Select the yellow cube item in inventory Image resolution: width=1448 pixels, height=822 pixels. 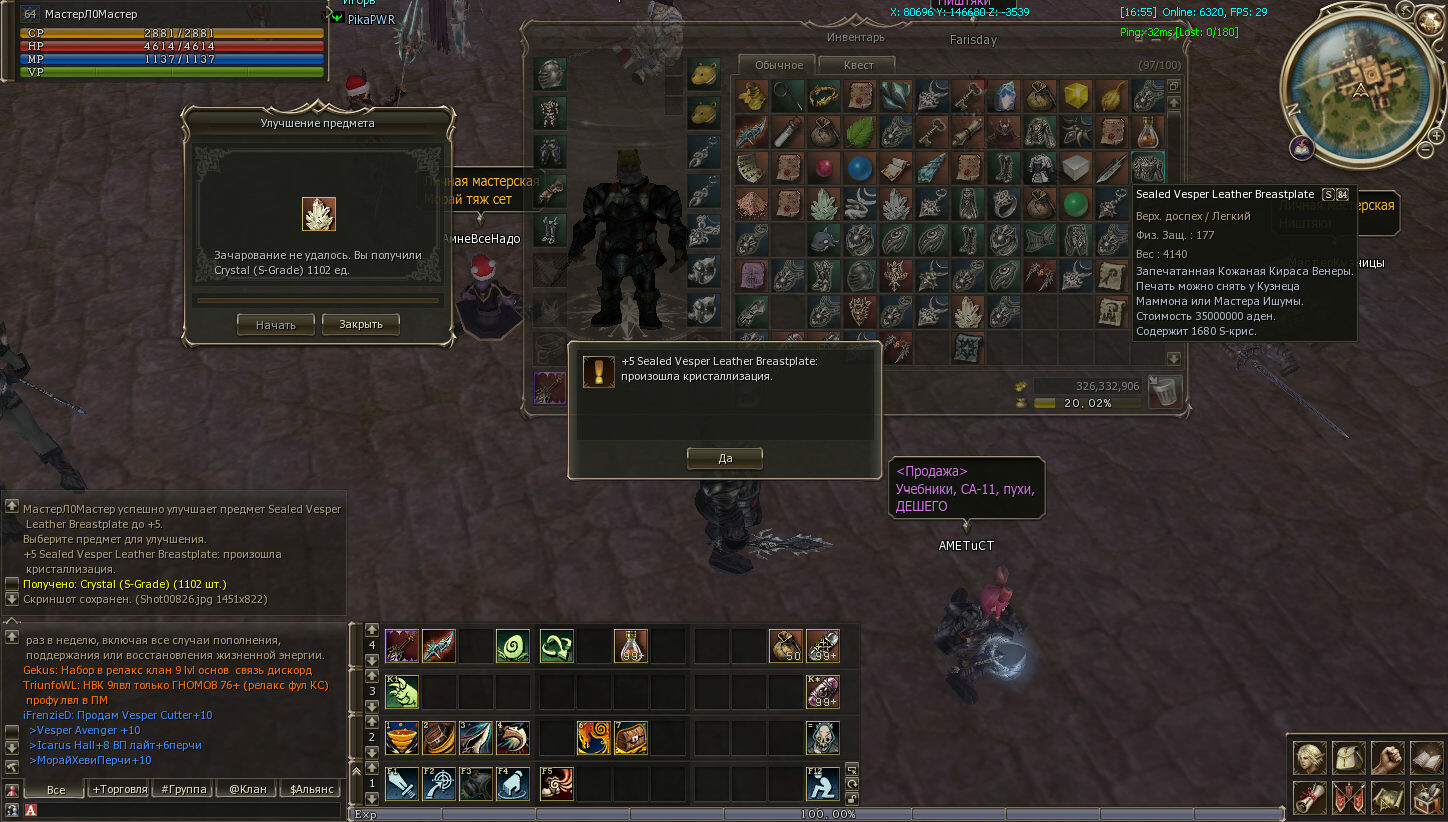[1076, 96]
